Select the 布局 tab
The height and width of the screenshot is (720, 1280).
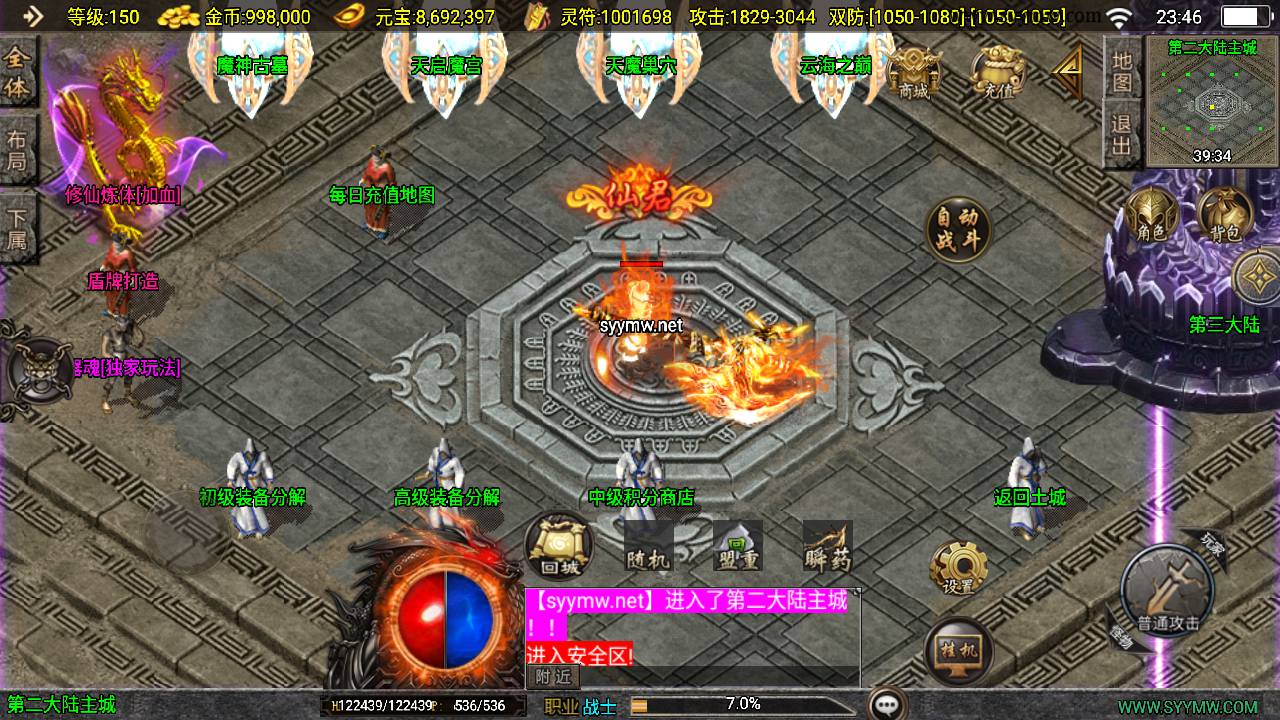(x=17, y=150)
